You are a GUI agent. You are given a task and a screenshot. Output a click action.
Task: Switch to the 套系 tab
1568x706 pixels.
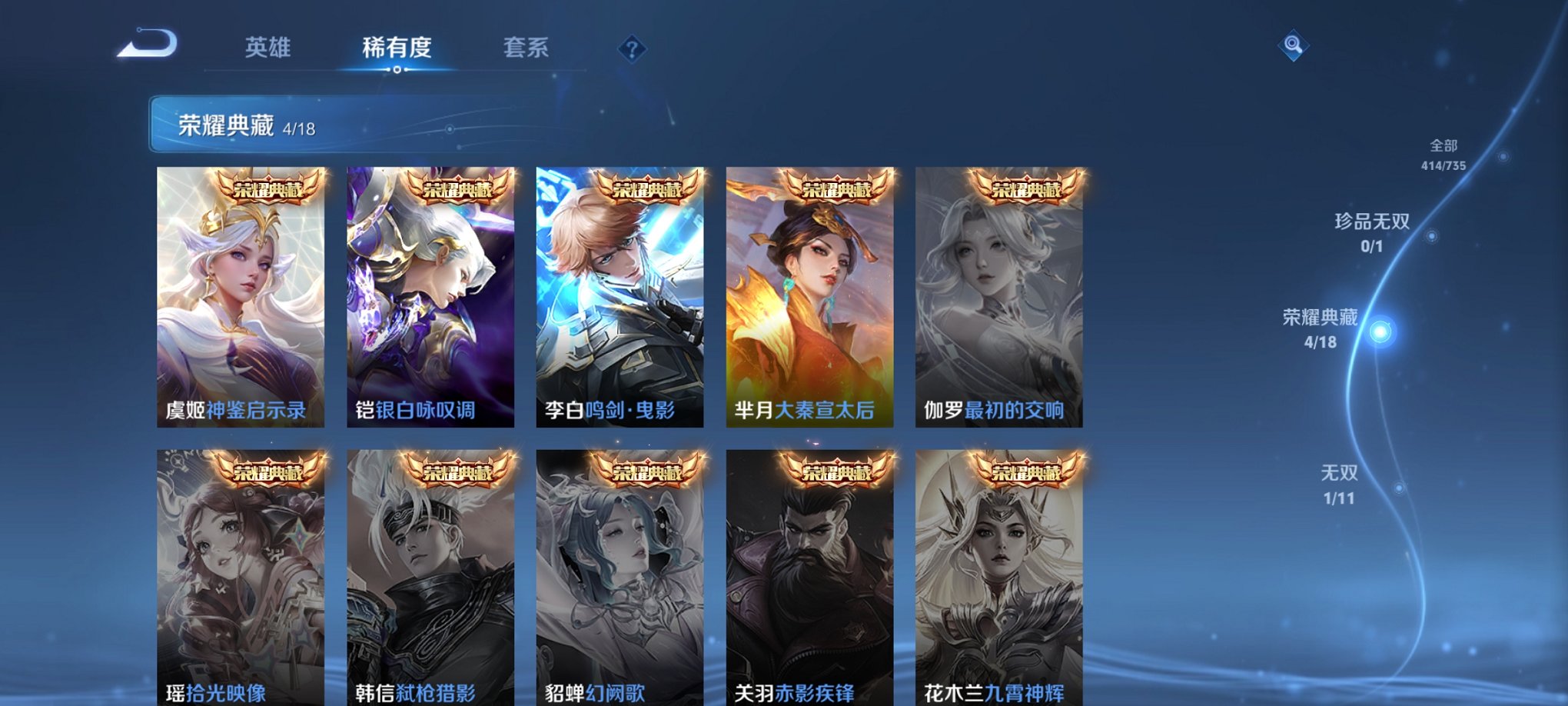(526, 48)
